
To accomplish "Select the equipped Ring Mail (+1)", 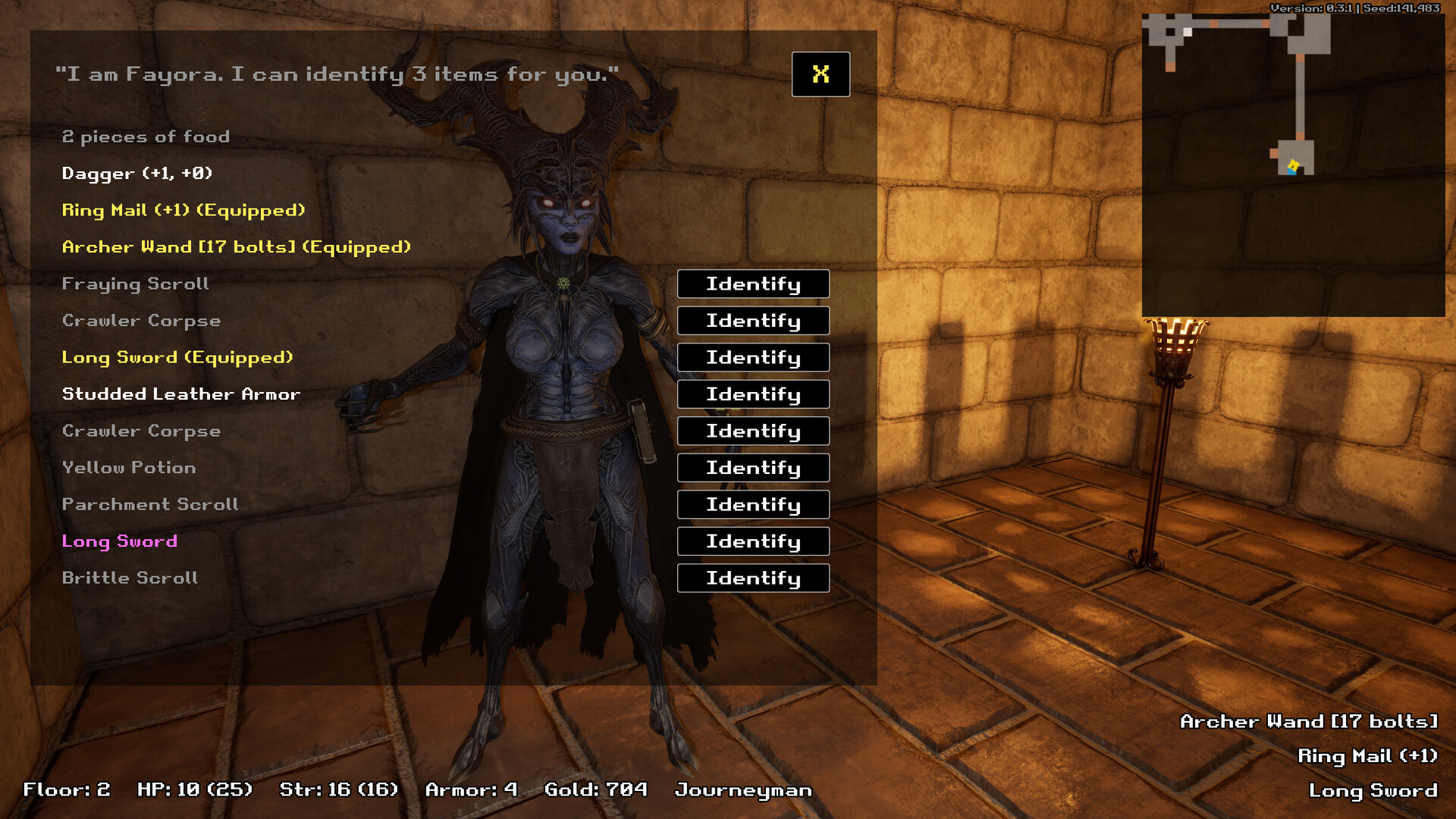I will [184, 210].
